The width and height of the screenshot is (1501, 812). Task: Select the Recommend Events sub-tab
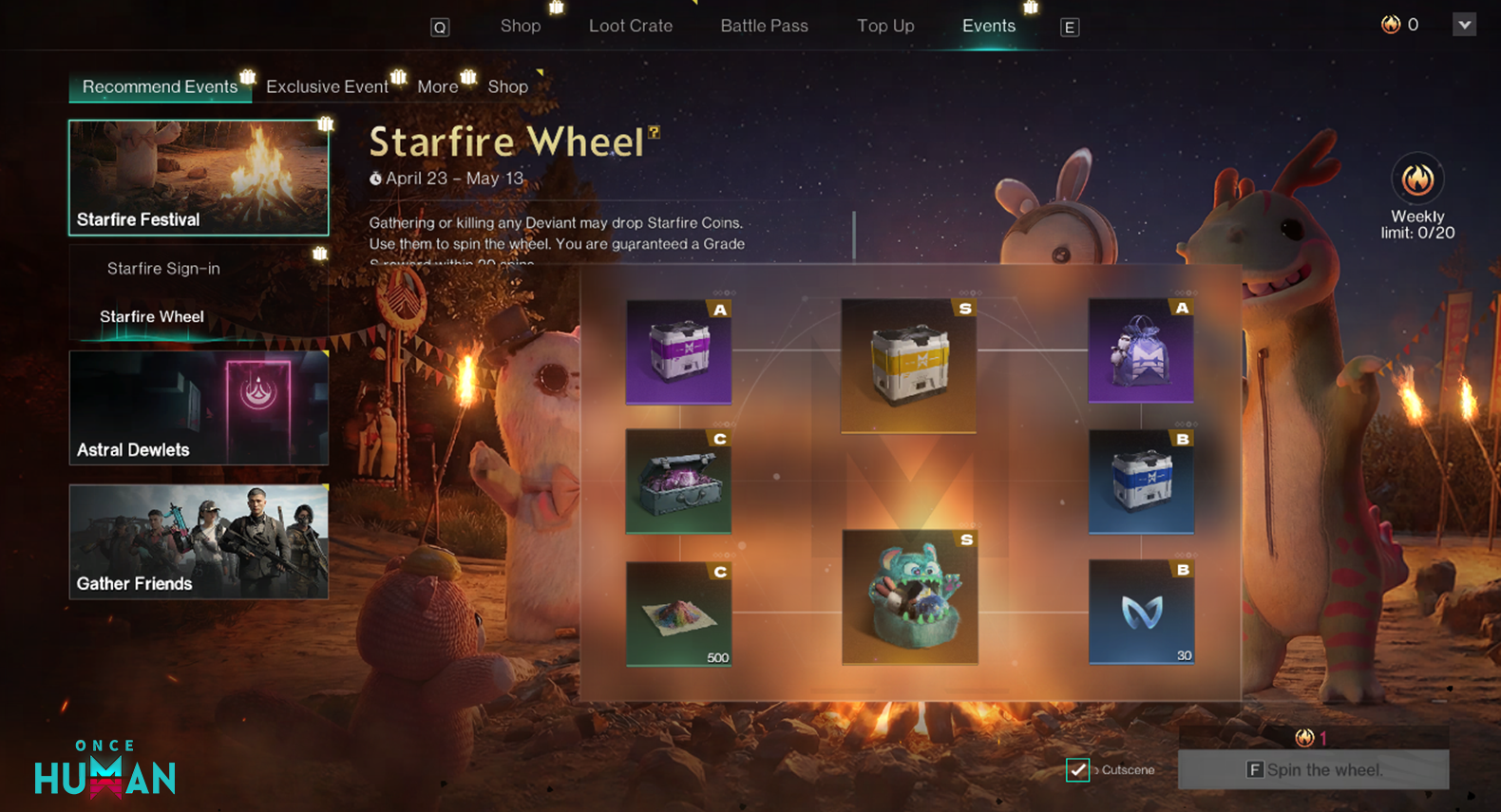coord(160,86)
